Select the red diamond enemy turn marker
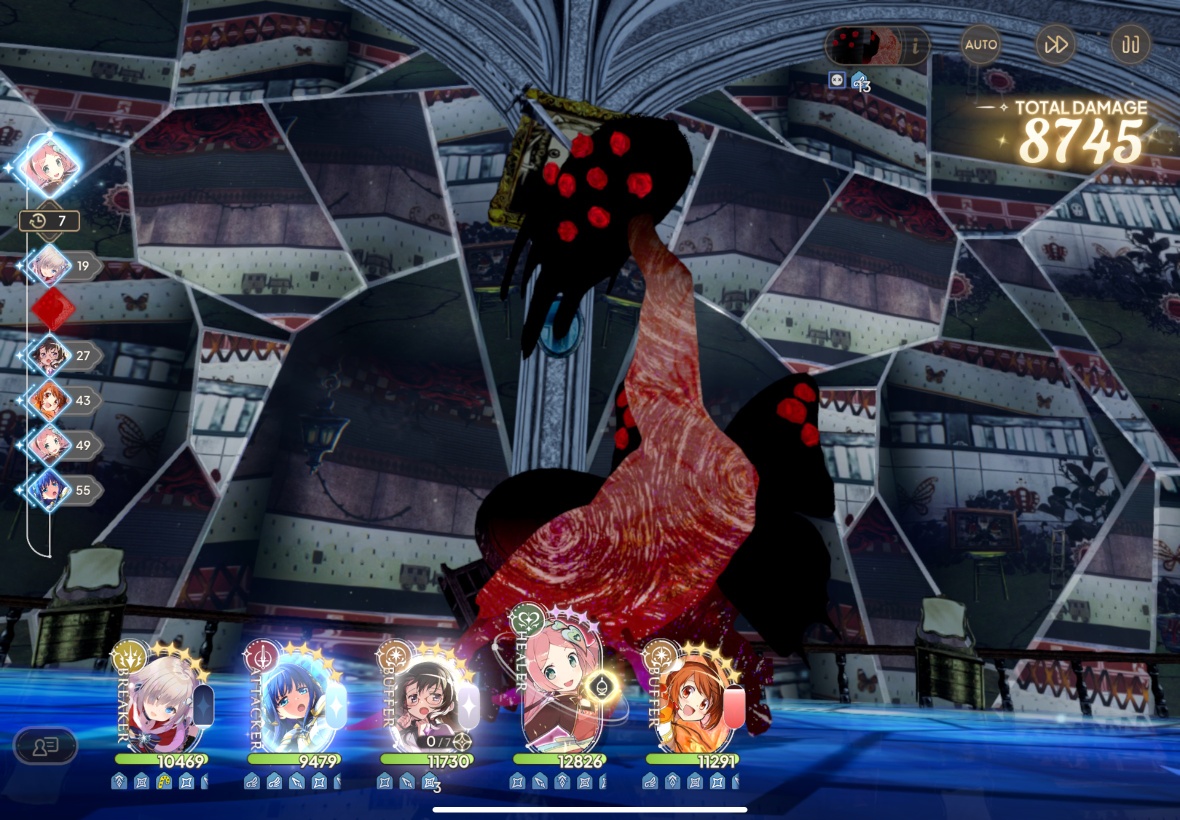The image size is (1180, 820). coord(50,310)
